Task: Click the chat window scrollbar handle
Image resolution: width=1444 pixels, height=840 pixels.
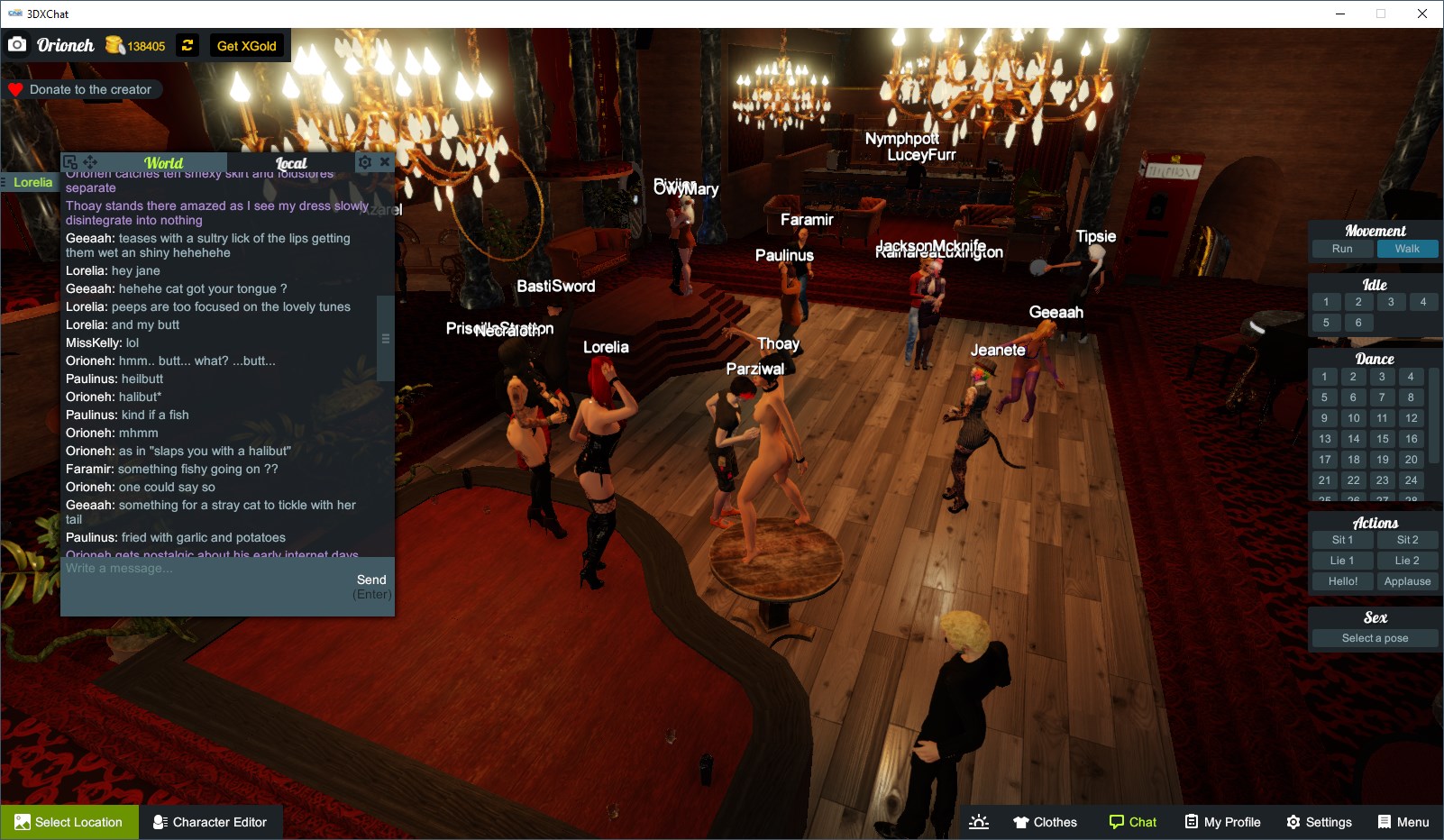Action: pos(386,338)
